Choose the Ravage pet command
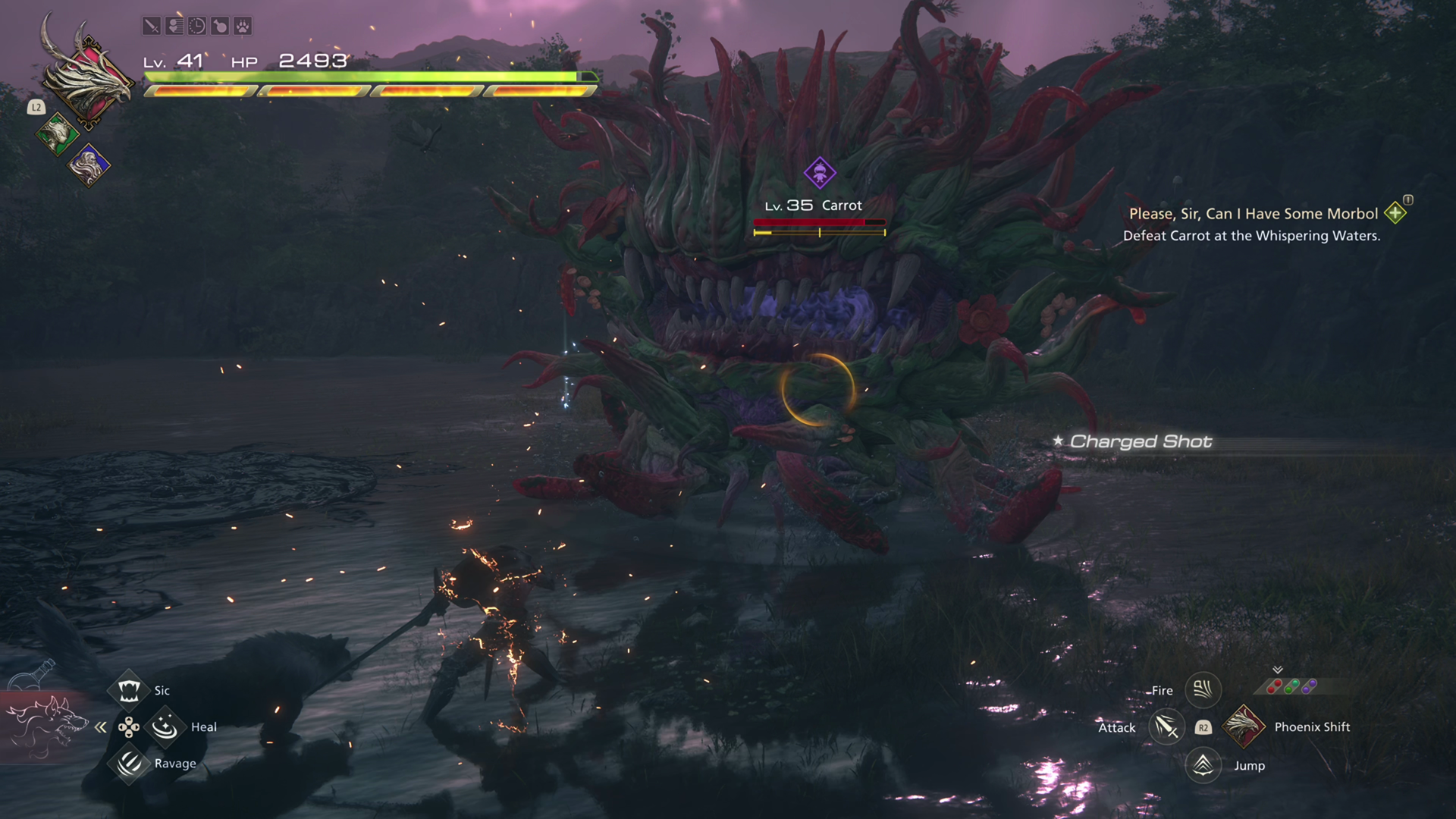The width and height of the screenshot is (1456, 819). (129, 763)
